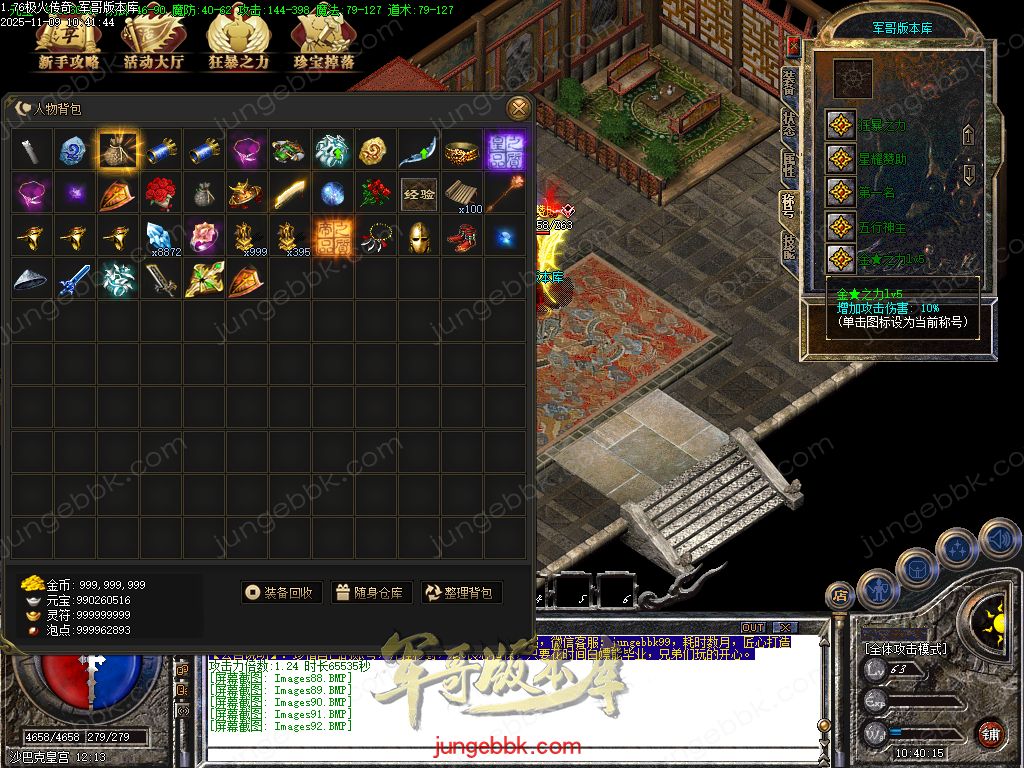
Task: Close the 人物背包 inventory window
Action: click(x=518, y=108)
